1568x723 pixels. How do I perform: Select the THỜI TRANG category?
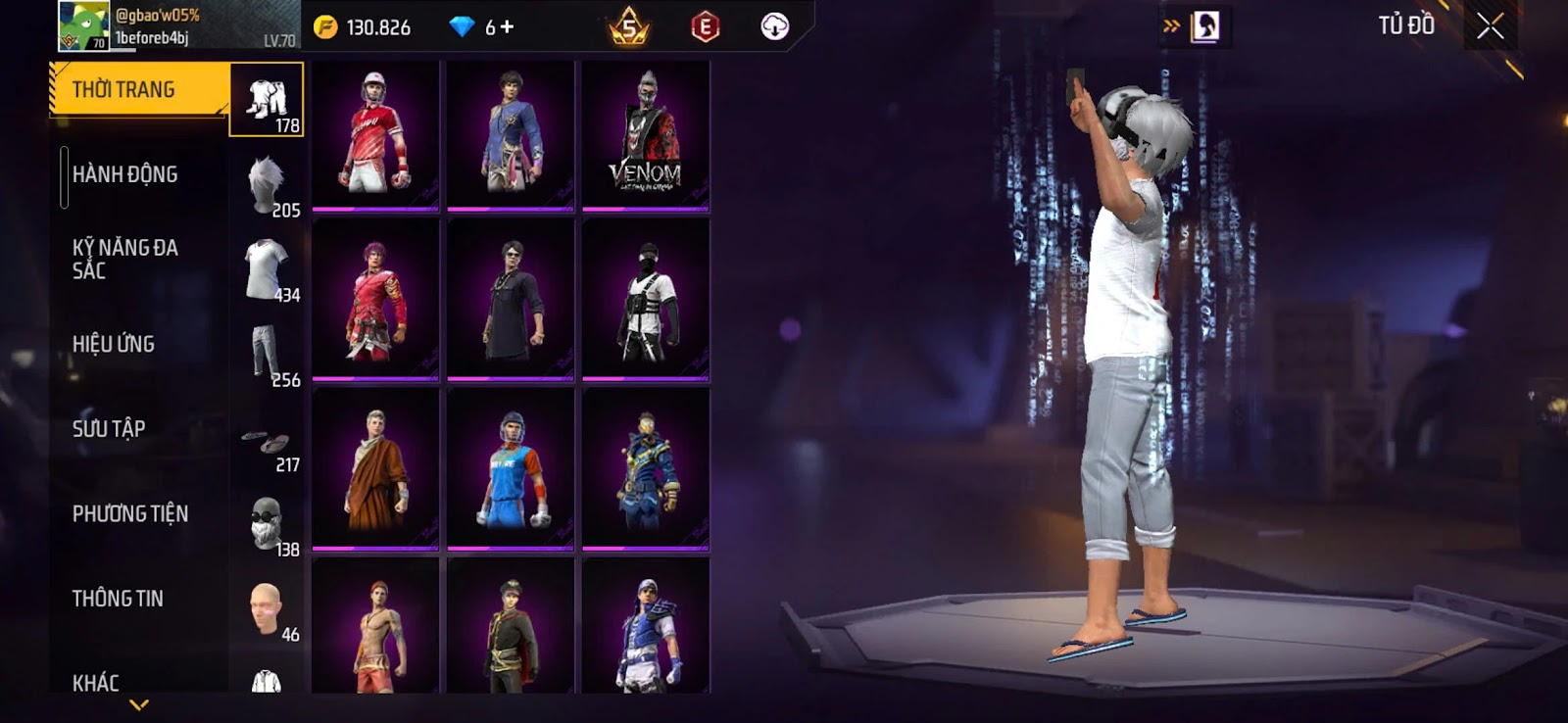137,90
